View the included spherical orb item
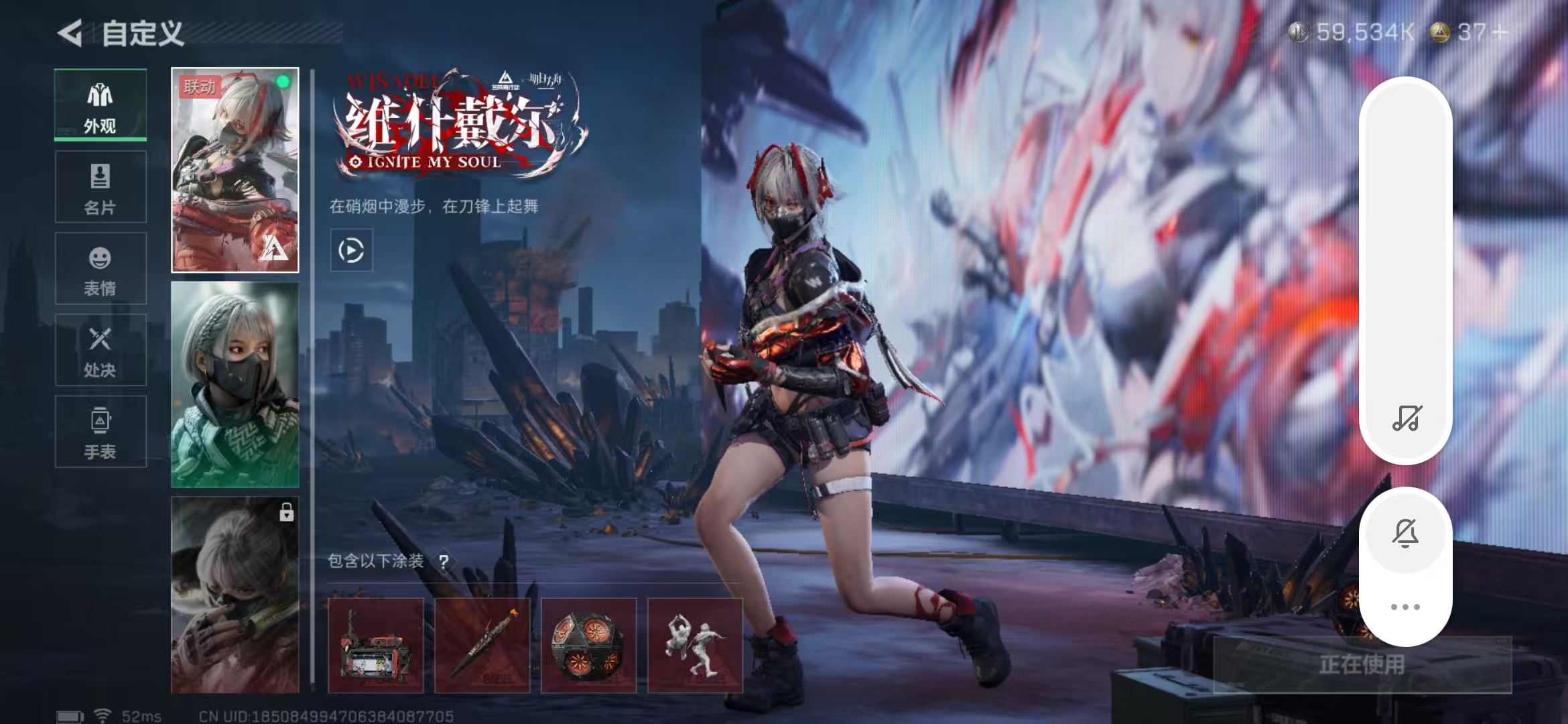This screenshot has width=1568, height=724. click(x=588, y=645)
